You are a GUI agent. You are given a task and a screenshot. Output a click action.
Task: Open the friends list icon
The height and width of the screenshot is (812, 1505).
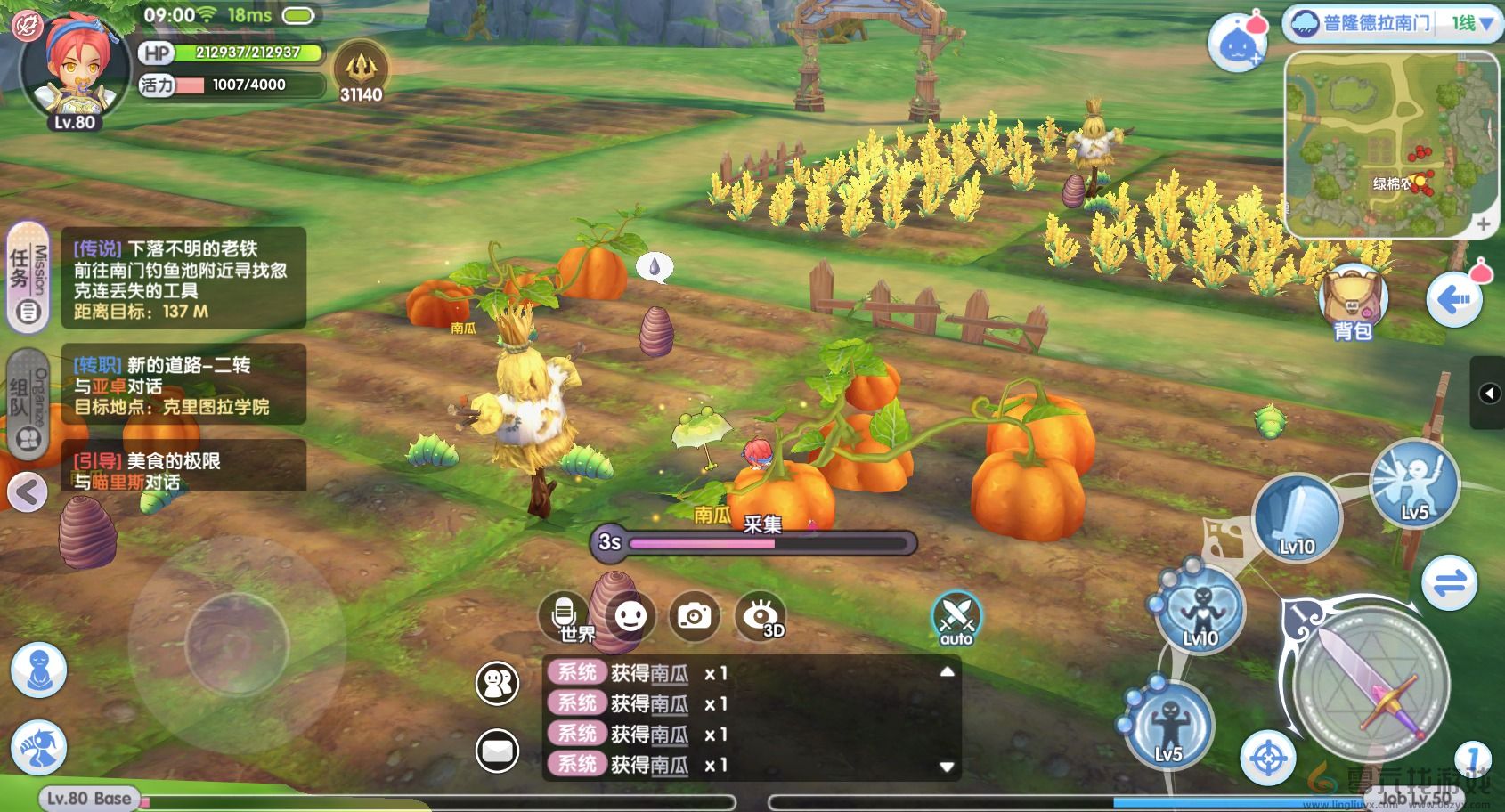tap(498, 684)
